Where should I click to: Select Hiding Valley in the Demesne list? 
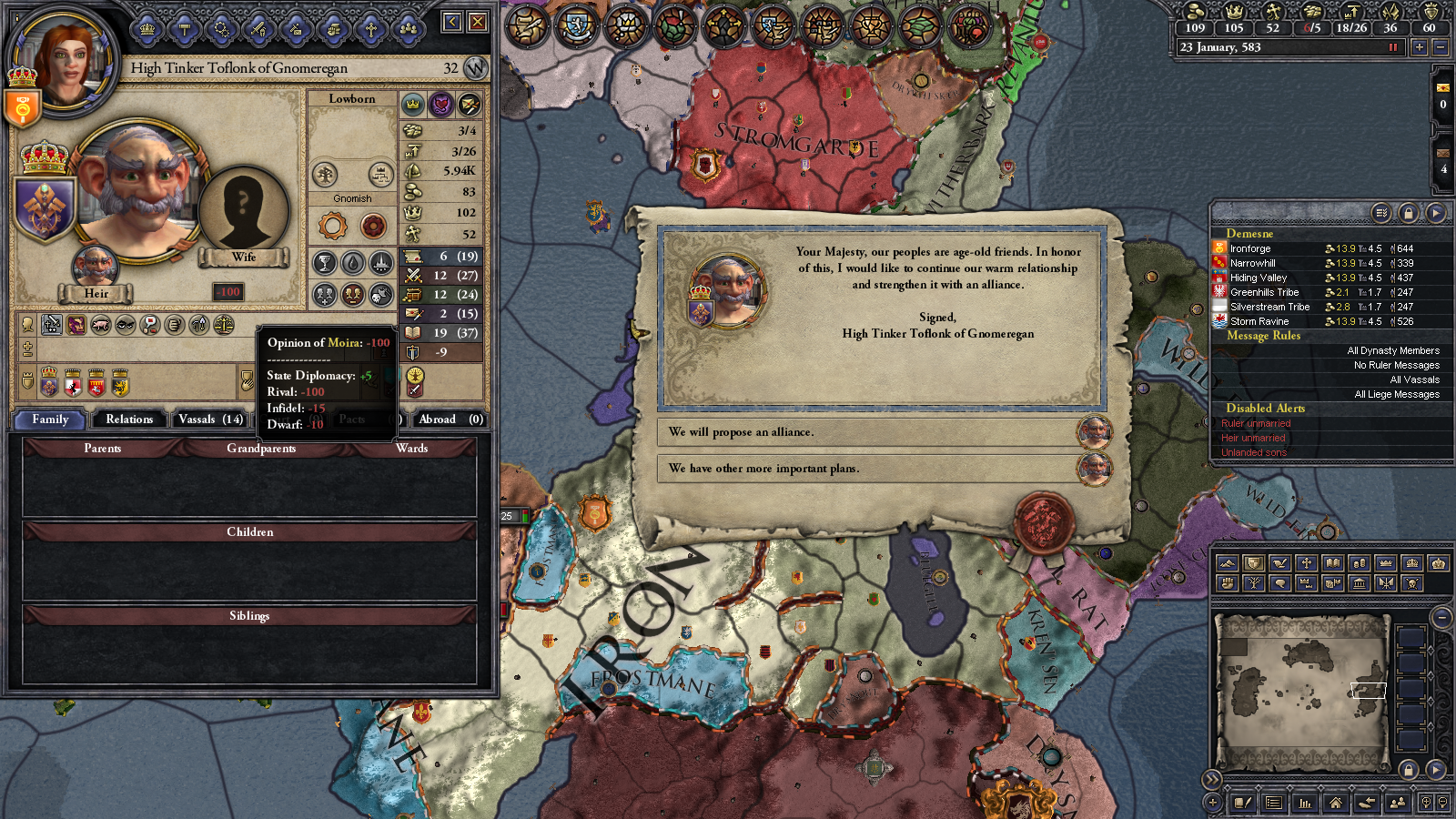(x=1259, y=278)
